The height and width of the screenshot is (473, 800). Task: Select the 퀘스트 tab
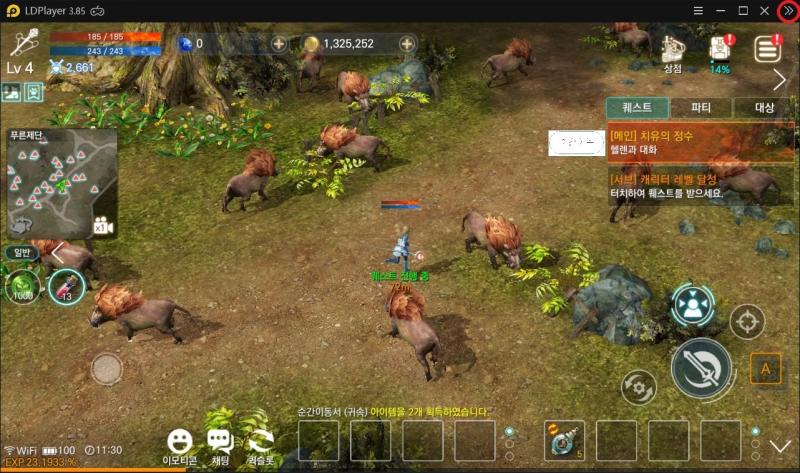click(x=637, y=107)
